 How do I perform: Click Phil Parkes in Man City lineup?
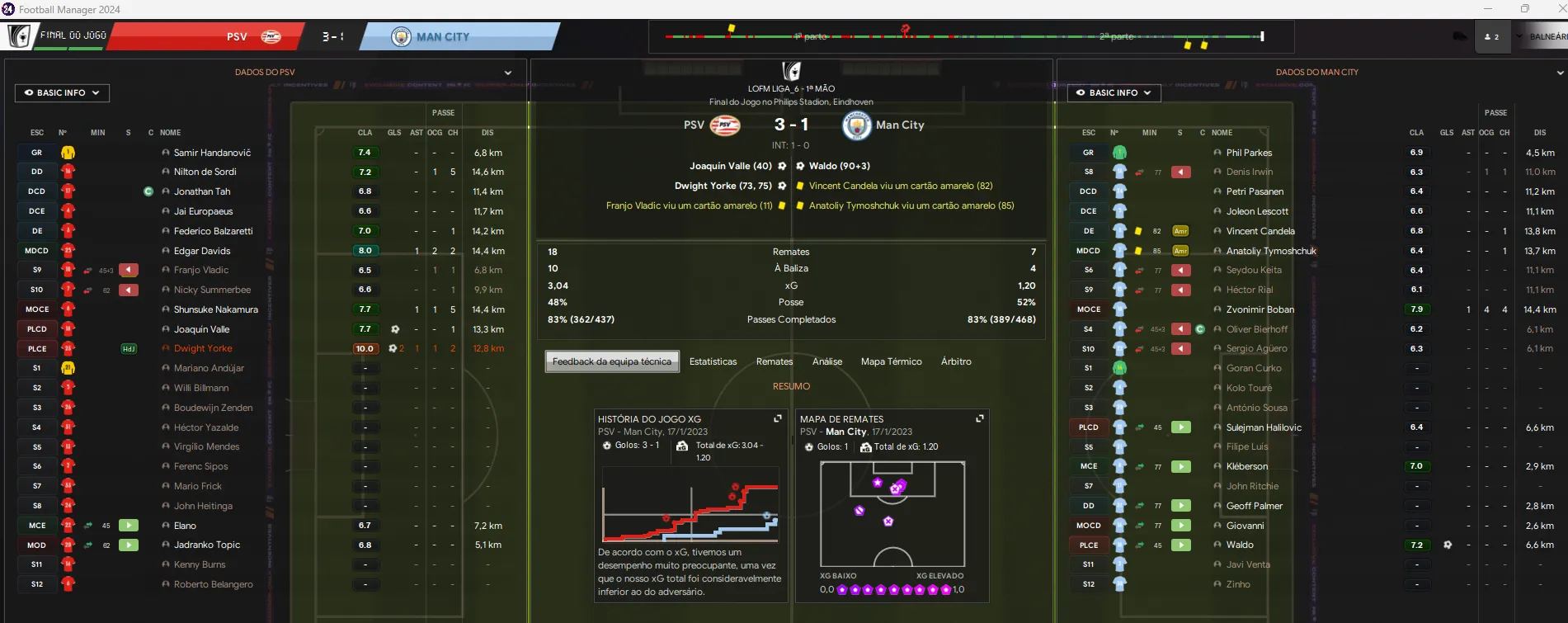(1249, 153)
